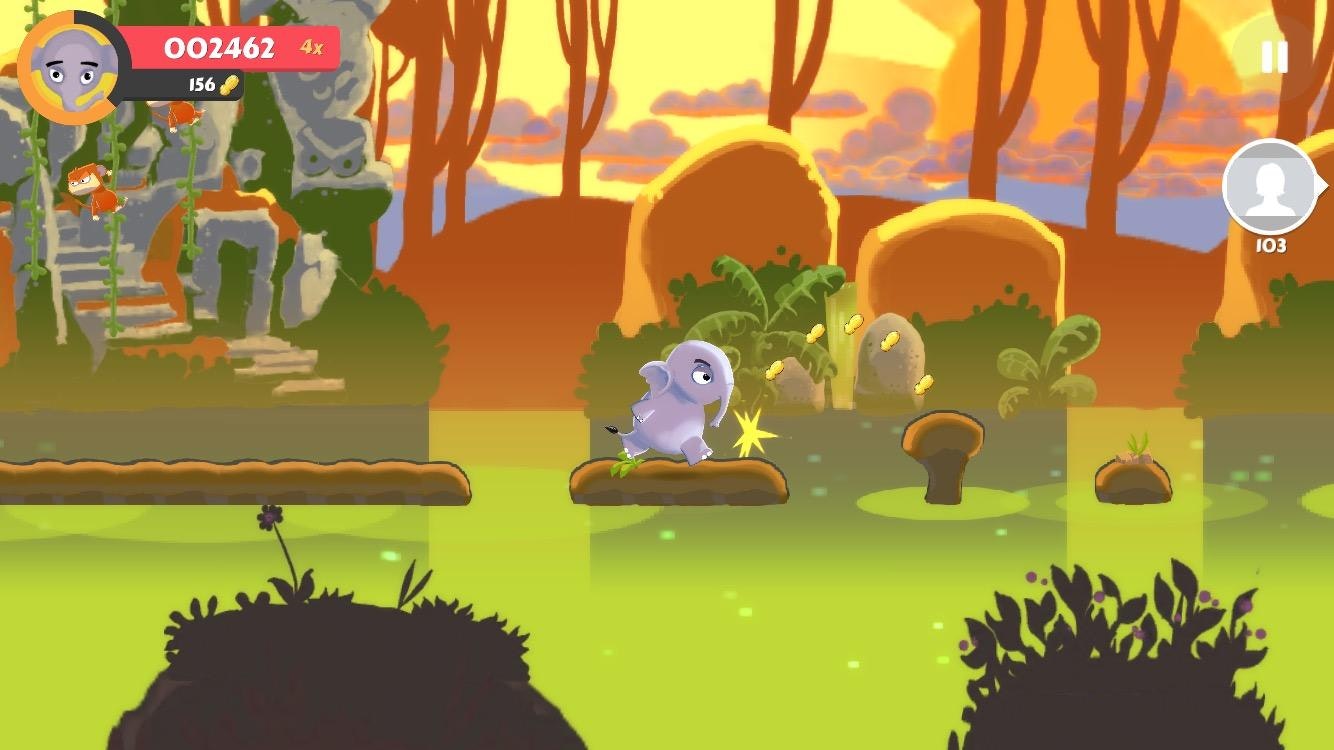Tap the yellow starburst near the elephant's trunk
This screenshot has width=1334, height=750.
(x=752, y=430)
